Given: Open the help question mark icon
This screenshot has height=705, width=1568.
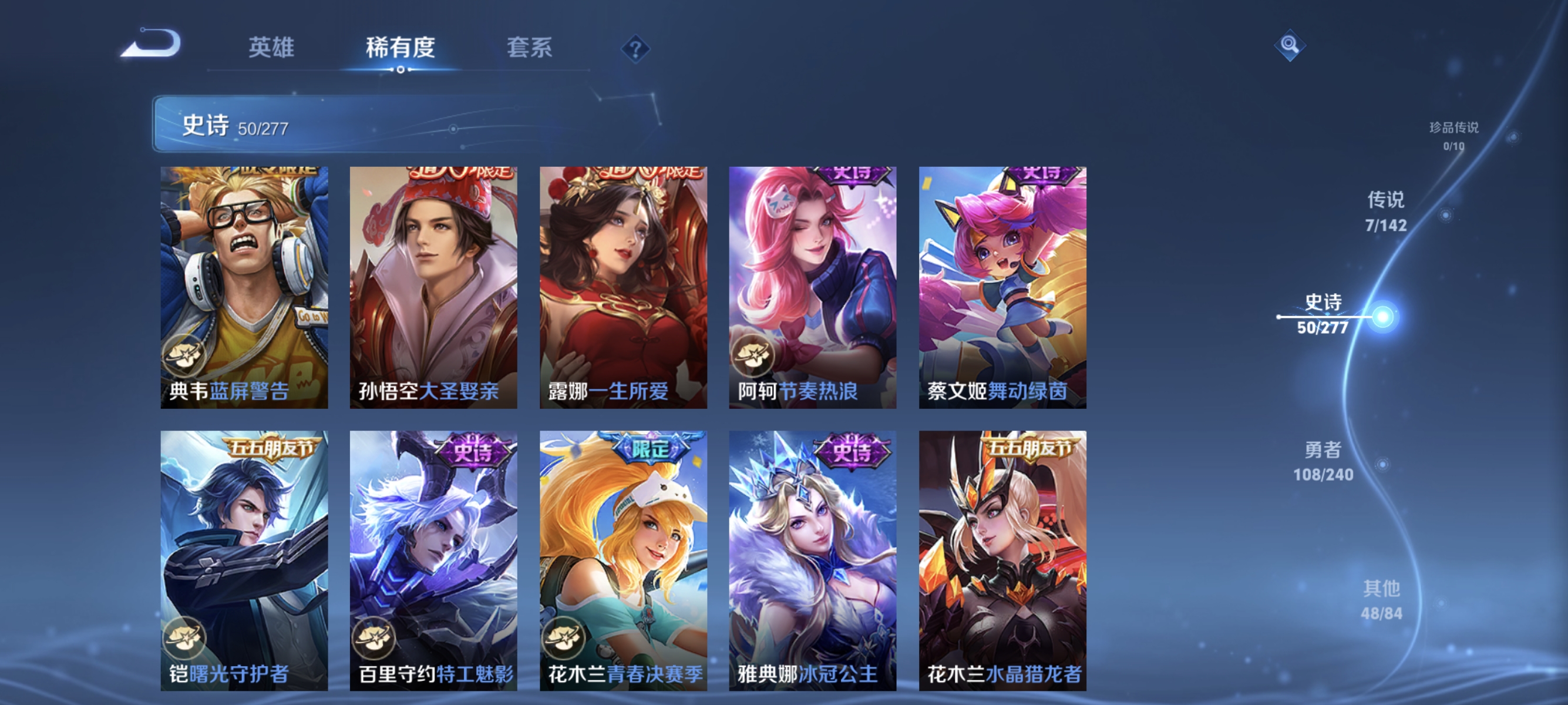Looking at the screenshot, I should tap(635, 50).
